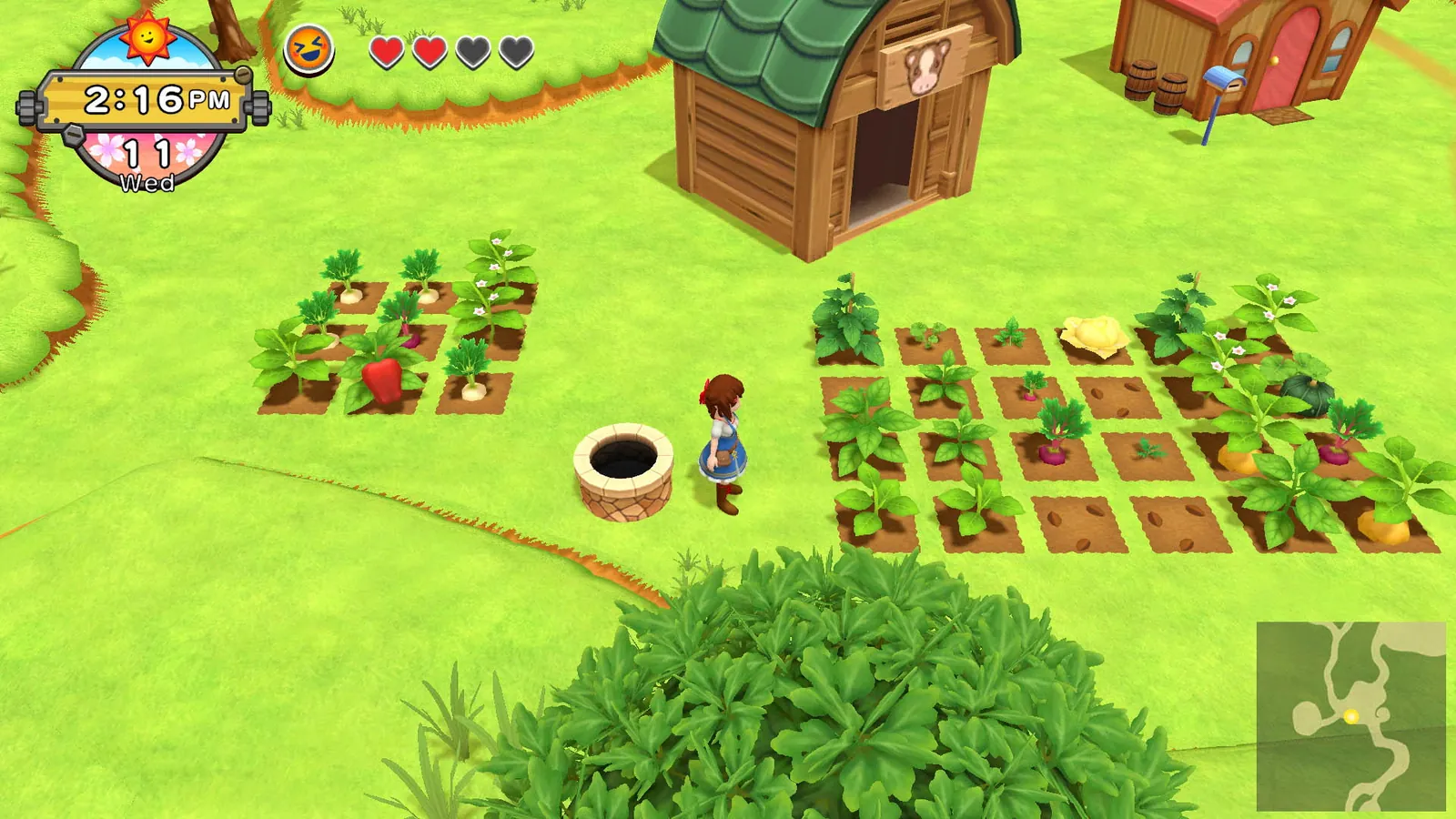Click the last gray heart in the health bar
This screenshot has height=819, width=1456.
516,53
